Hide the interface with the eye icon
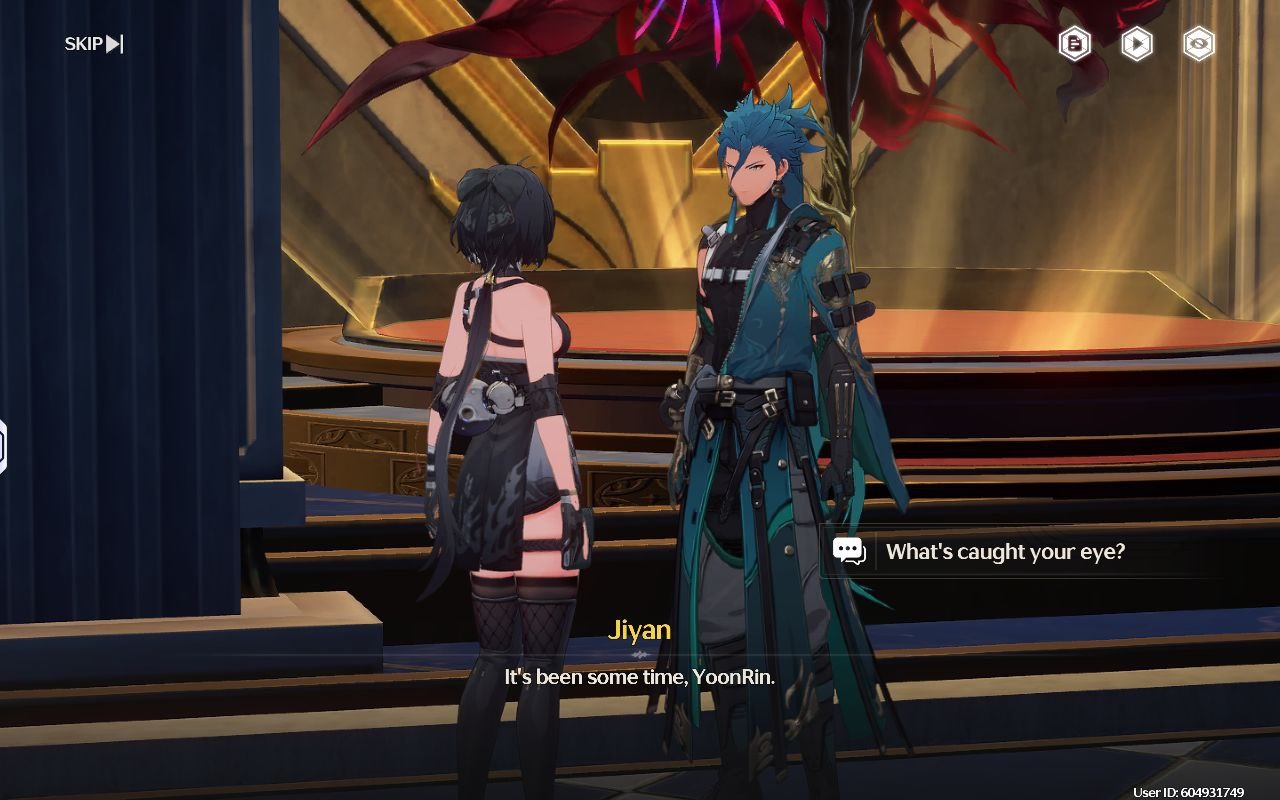Screen dimensions: 1280x800 coord(1198,44)
